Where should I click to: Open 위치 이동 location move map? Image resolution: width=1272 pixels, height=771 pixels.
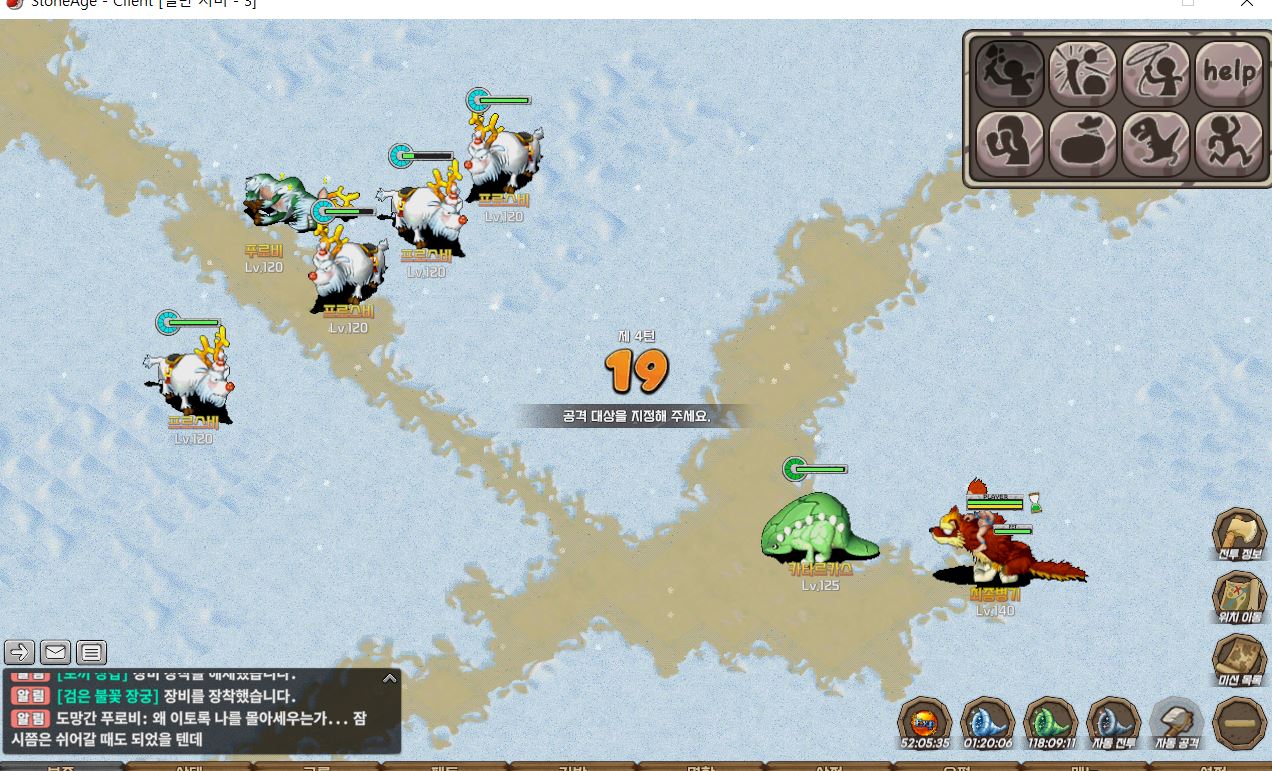1239,597
